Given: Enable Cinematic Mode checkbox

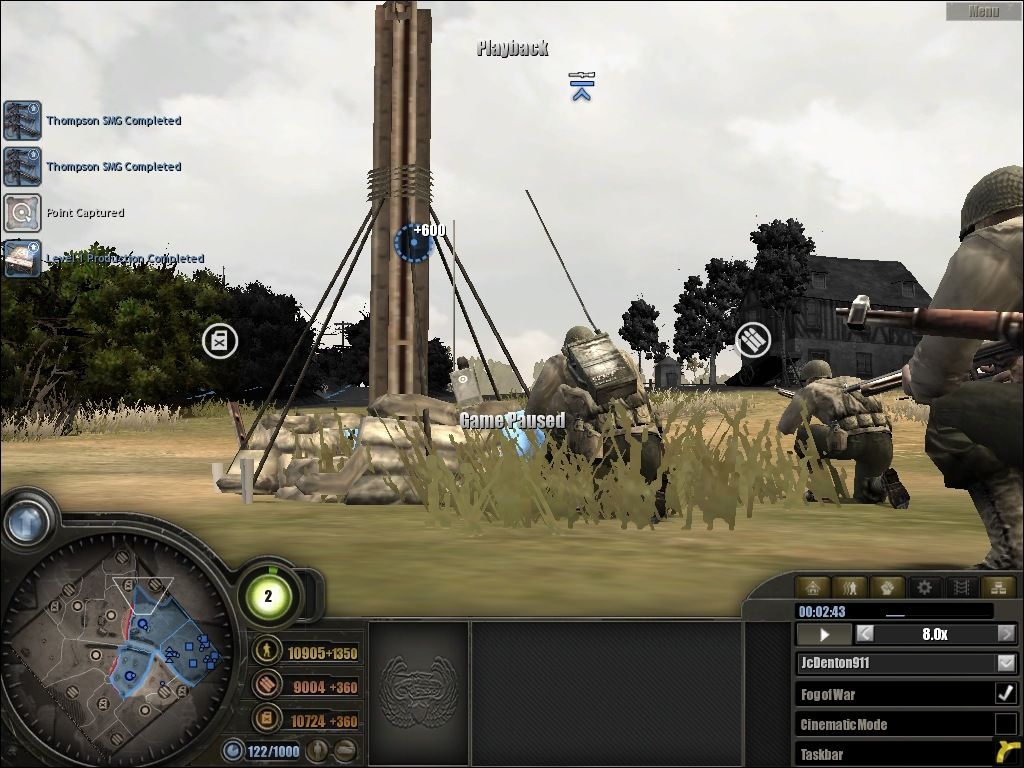Looking at the screenshot, I should (1006, 724).
